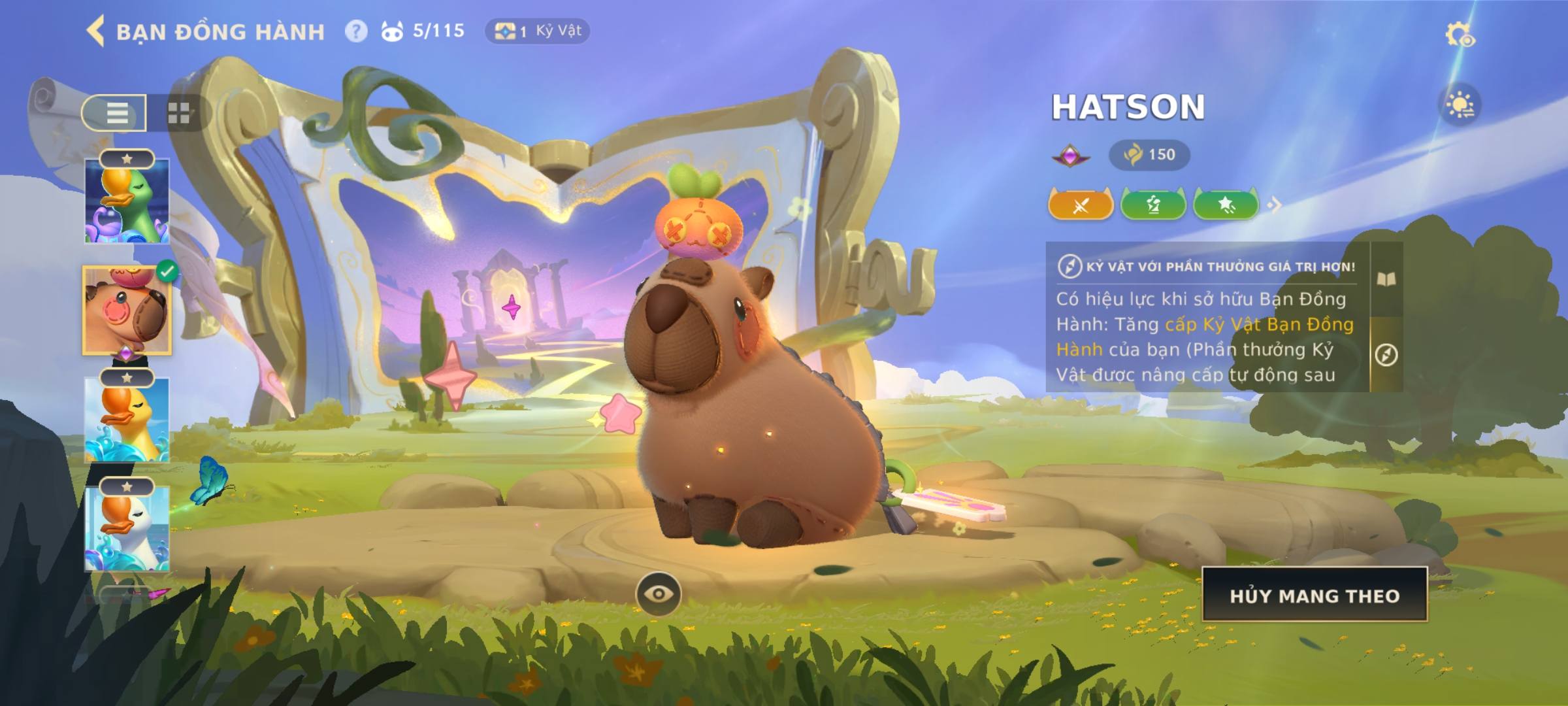Open the question mark help icon

356,31
